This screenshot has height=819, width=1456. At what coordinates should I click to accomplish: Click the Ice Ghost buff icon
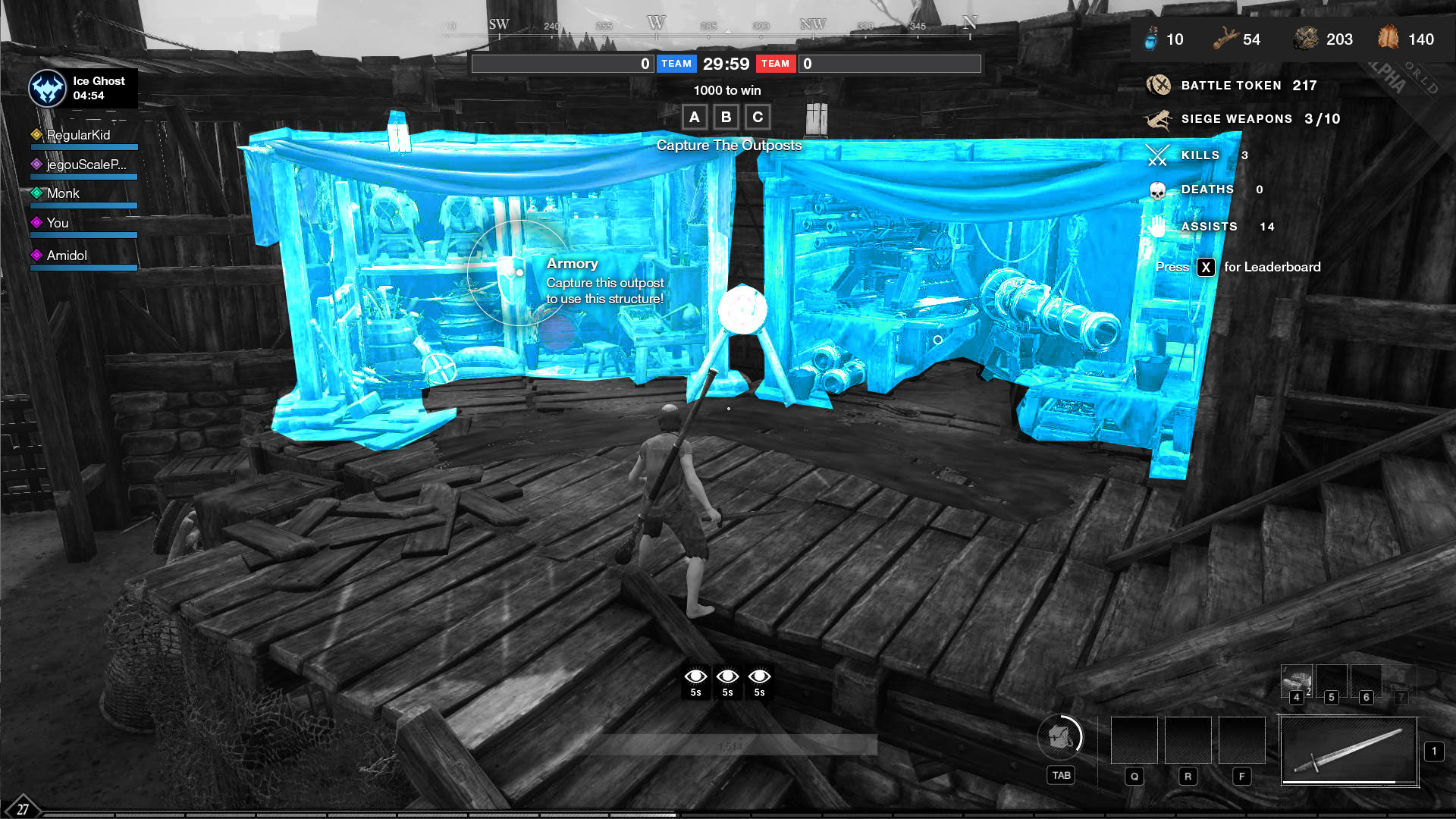[47, 89]
